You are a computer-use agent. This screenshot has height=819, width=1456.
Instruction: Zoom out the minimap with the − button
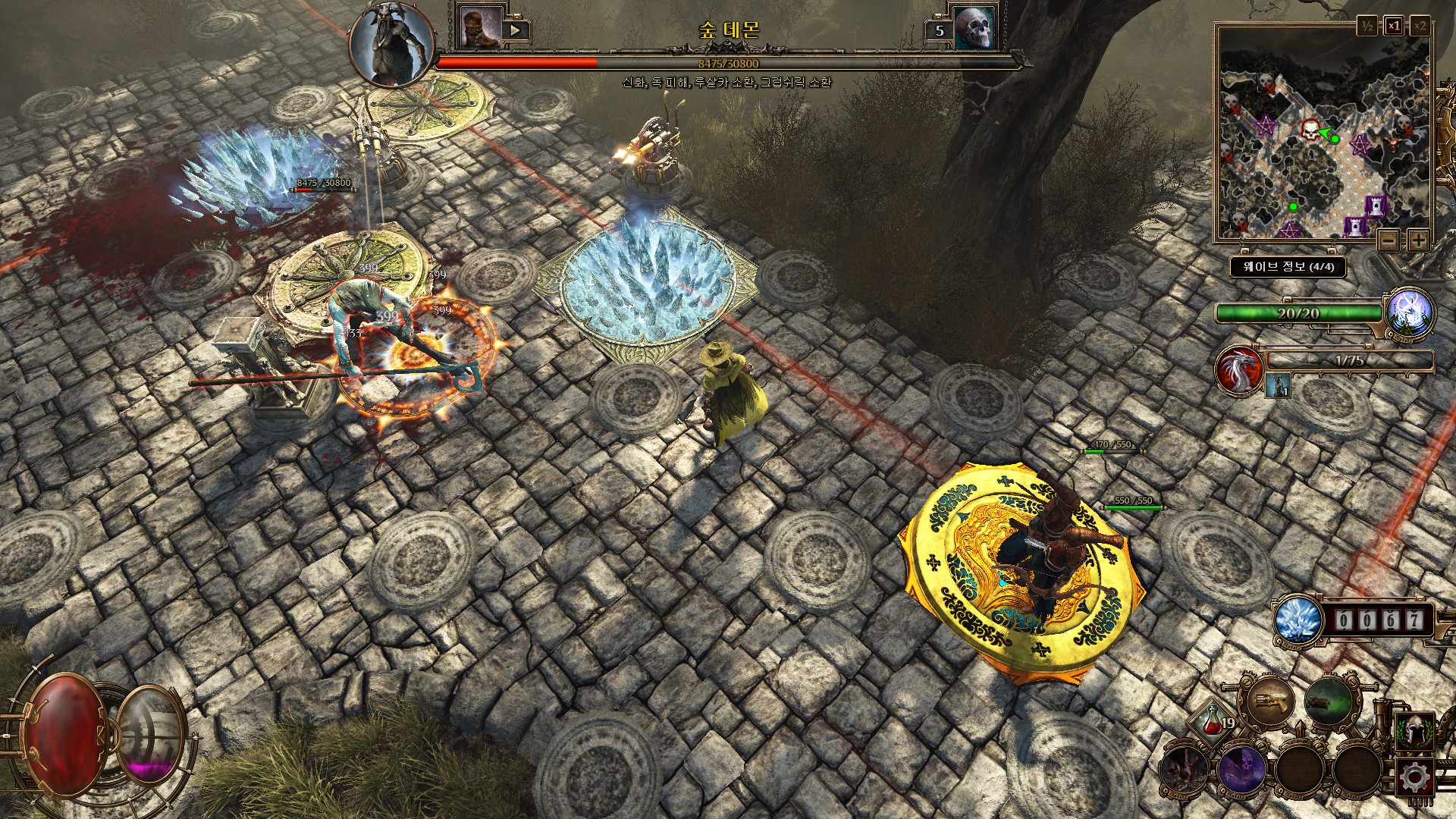(x=1389, y=240)
